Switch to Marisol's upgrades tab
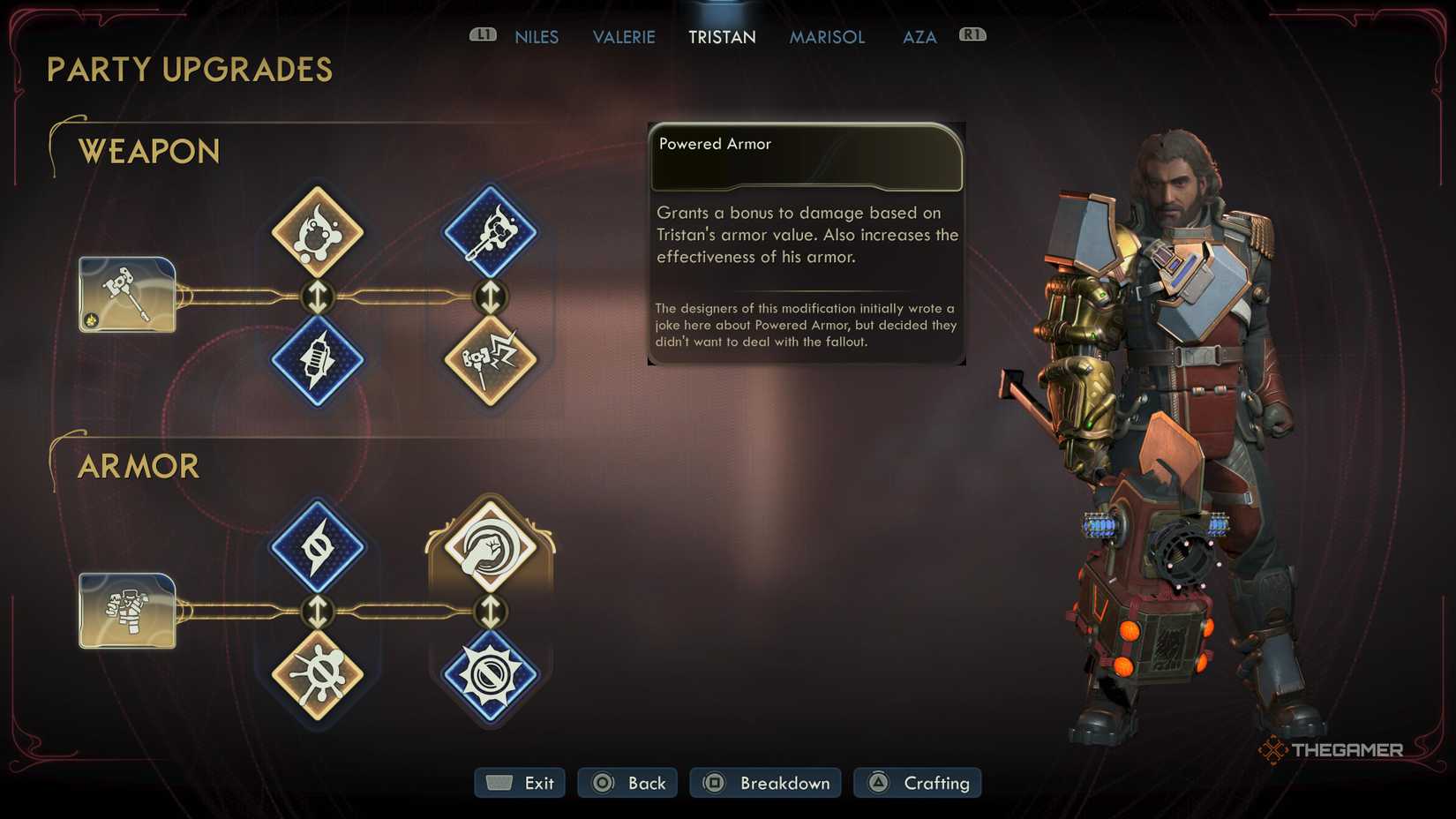 click(826, 36)
